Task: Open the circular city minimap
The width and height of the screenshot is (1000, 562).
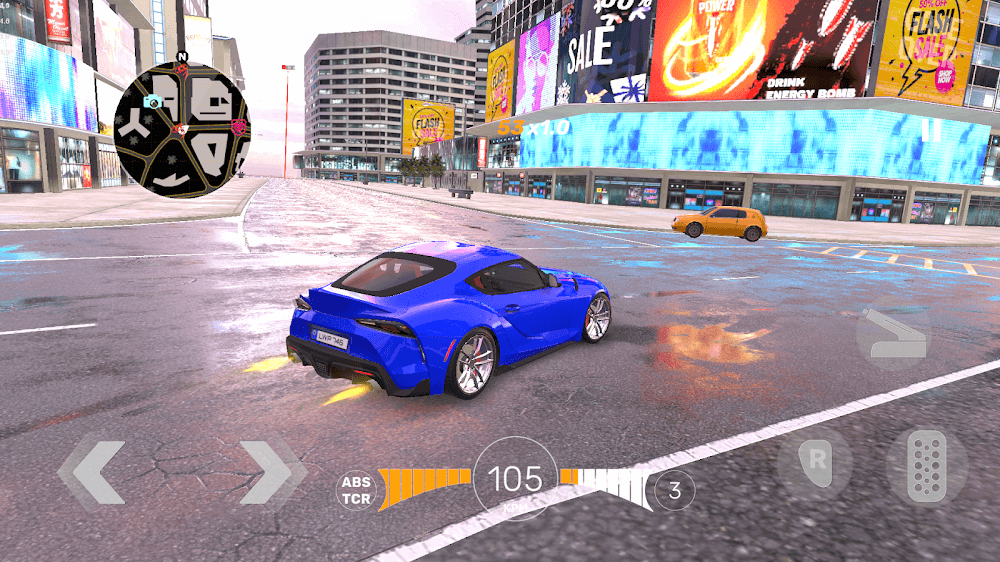Action: 181,130
